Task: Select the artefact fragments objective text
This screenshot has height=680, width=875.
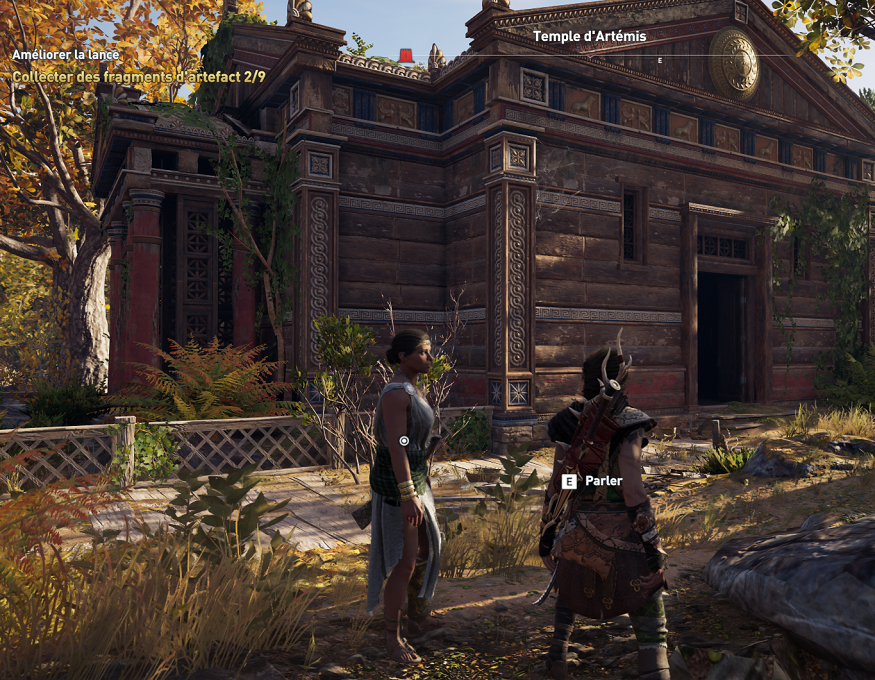Action: (138, 76)
